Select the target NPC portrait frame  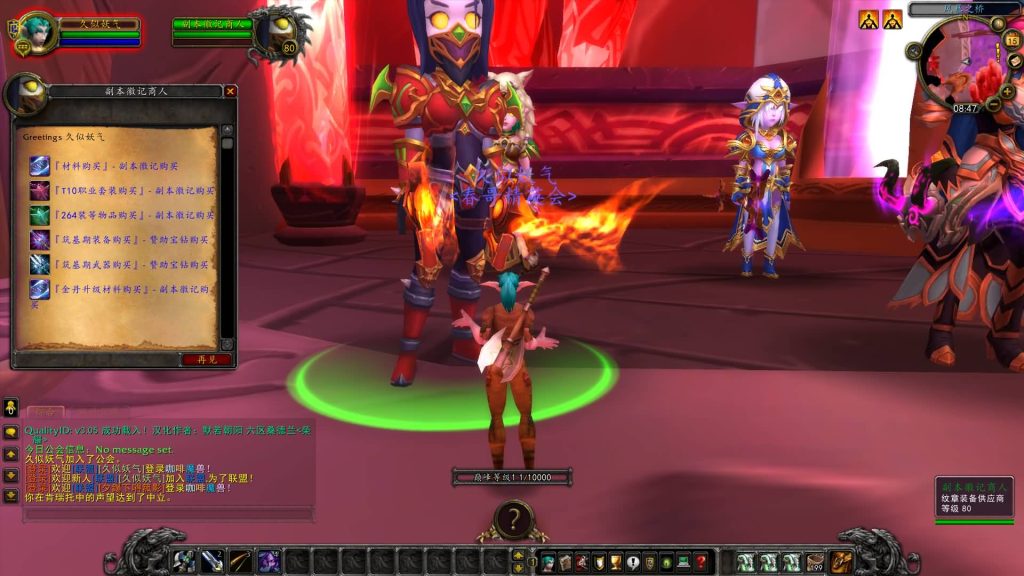pos(273,32)
